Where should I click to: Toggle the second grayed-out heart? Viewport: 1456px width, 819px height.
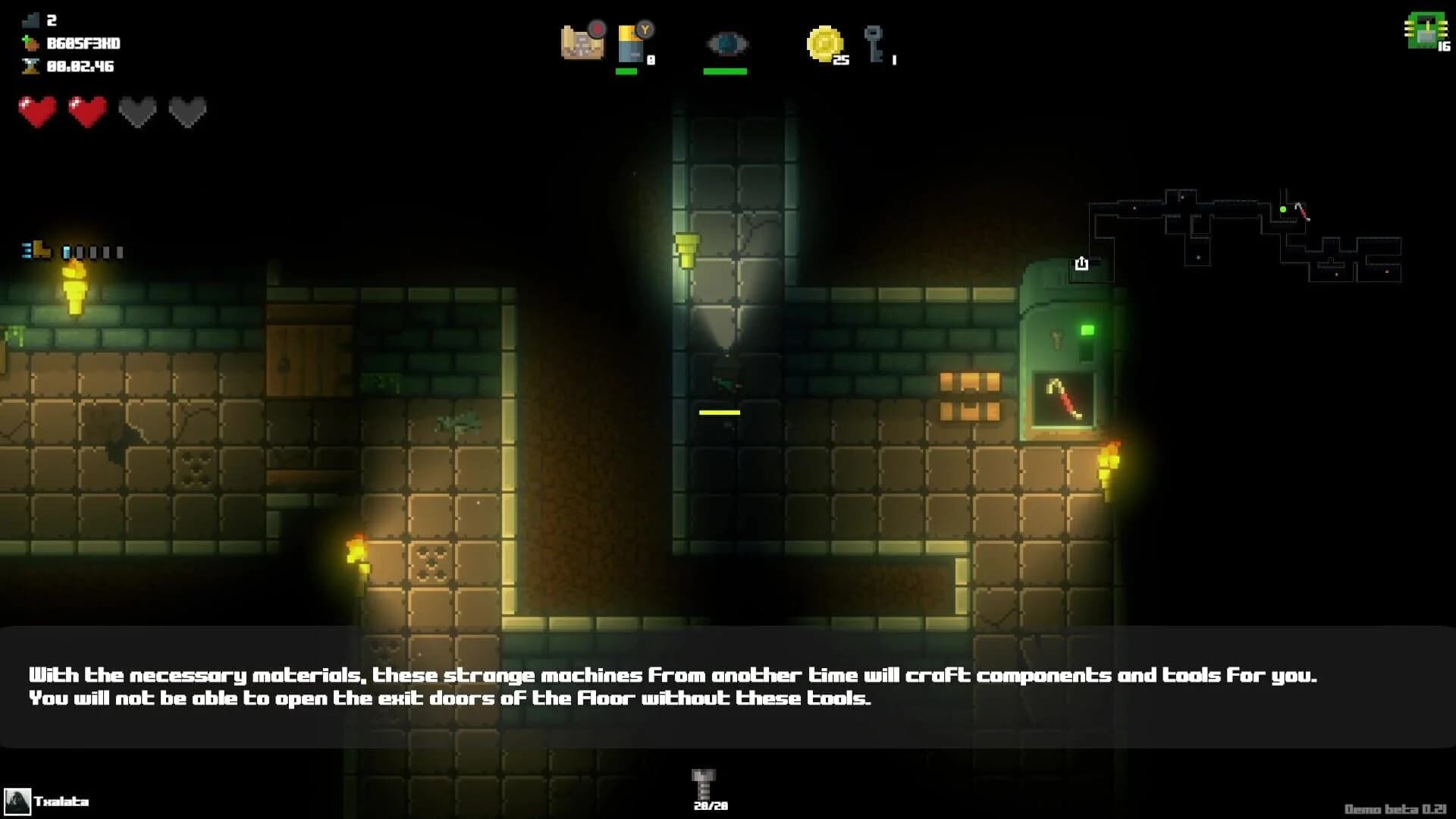pos(186,111)
